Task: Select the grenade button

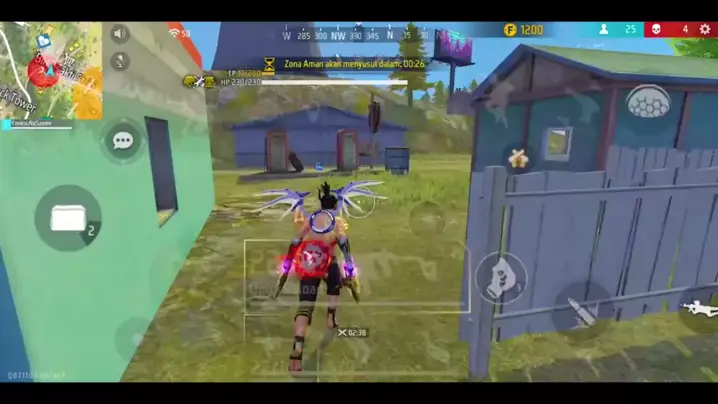Action: coord(499,279)
